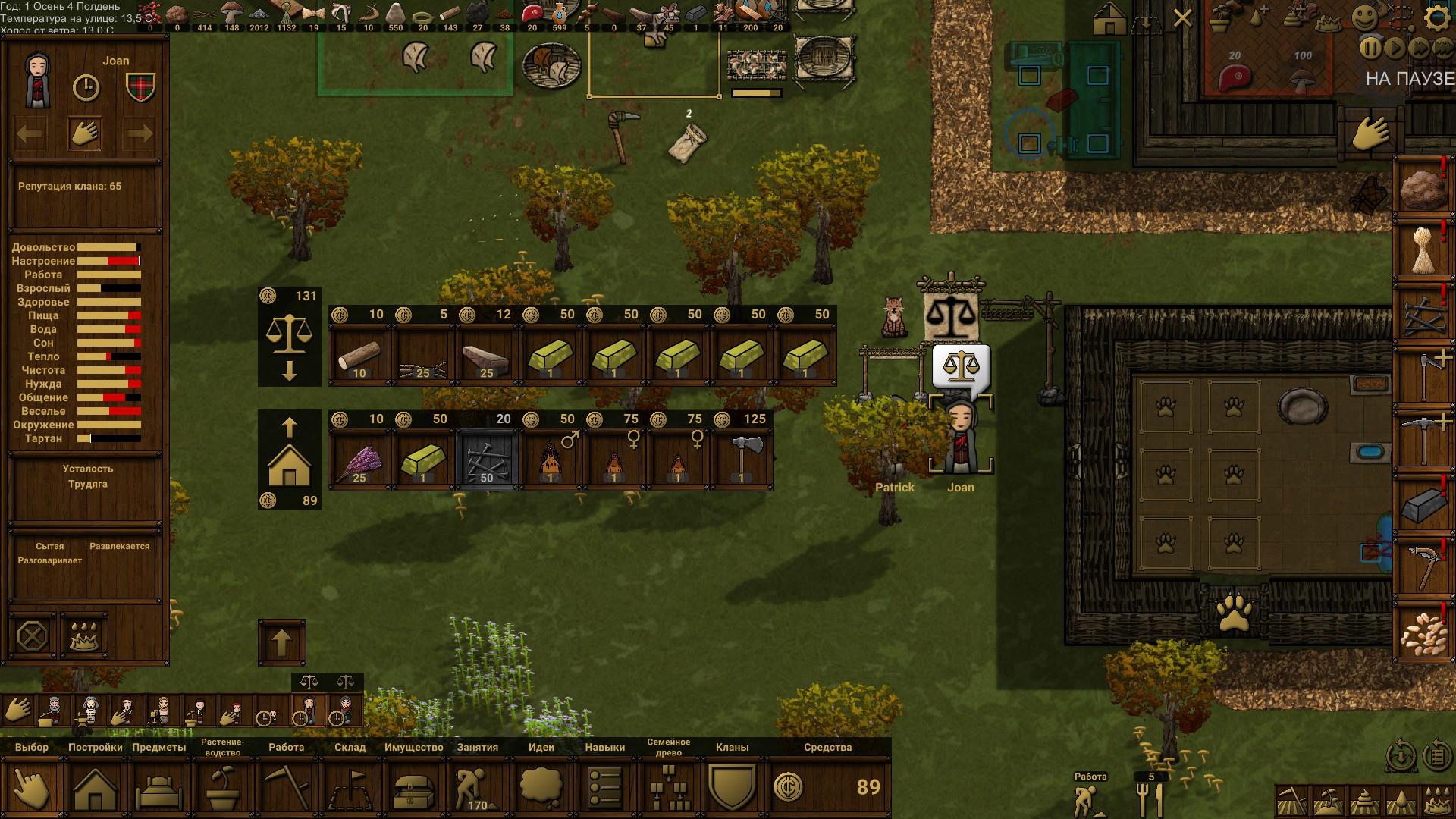Open the Идеи thought cloud menu

[541, 789]
